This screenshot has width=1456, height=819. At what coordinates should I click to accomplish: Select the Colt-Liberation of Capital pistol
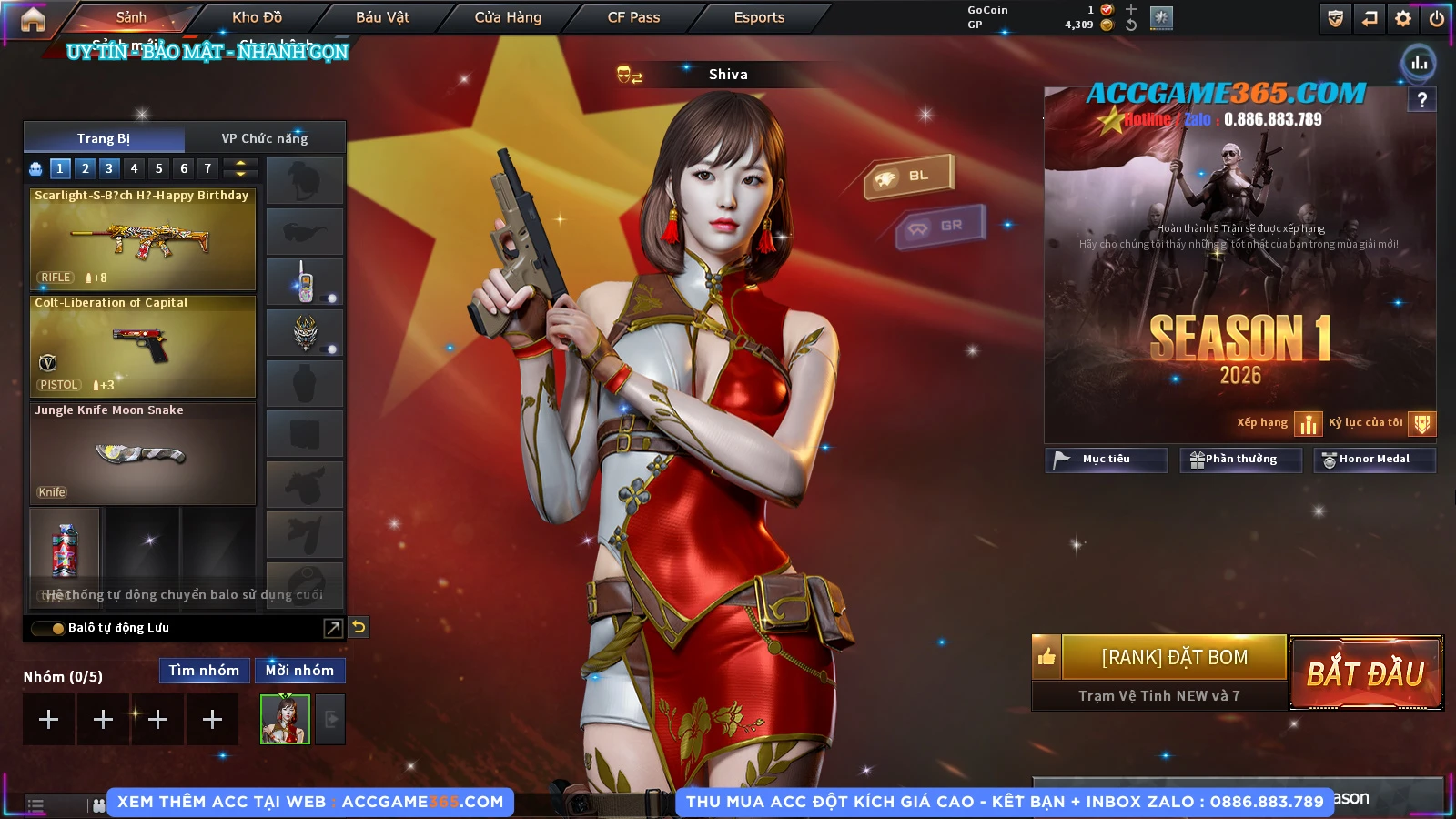(x=143, y=346)
